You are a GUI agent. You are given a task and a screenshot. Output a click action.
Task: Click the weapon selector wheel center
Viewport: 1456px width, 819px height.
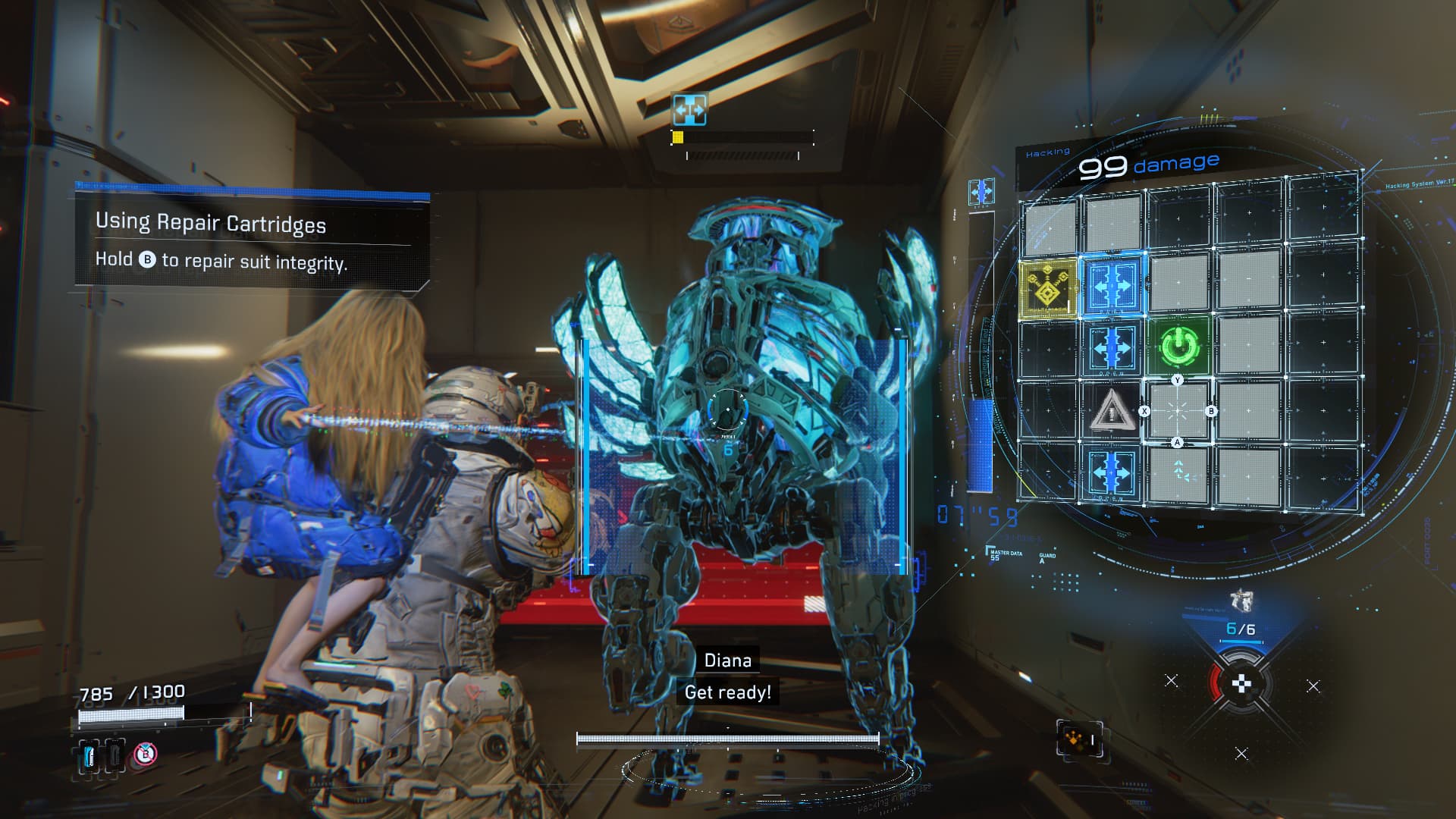[x=1241, y=685]
